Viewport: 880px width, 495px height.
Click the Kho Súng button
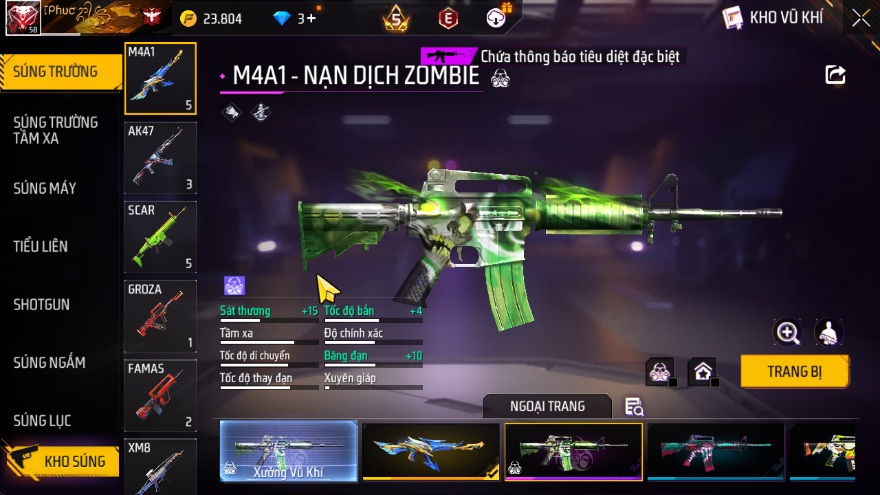tap(62, 461)
